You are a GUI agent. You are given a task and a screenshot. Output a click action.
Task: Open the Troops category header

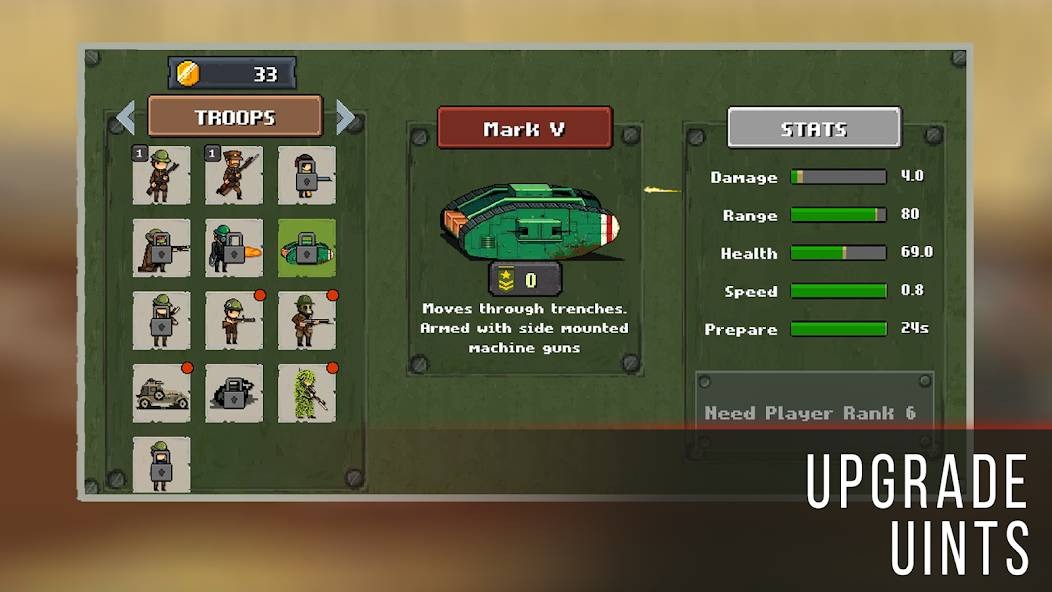235,117
